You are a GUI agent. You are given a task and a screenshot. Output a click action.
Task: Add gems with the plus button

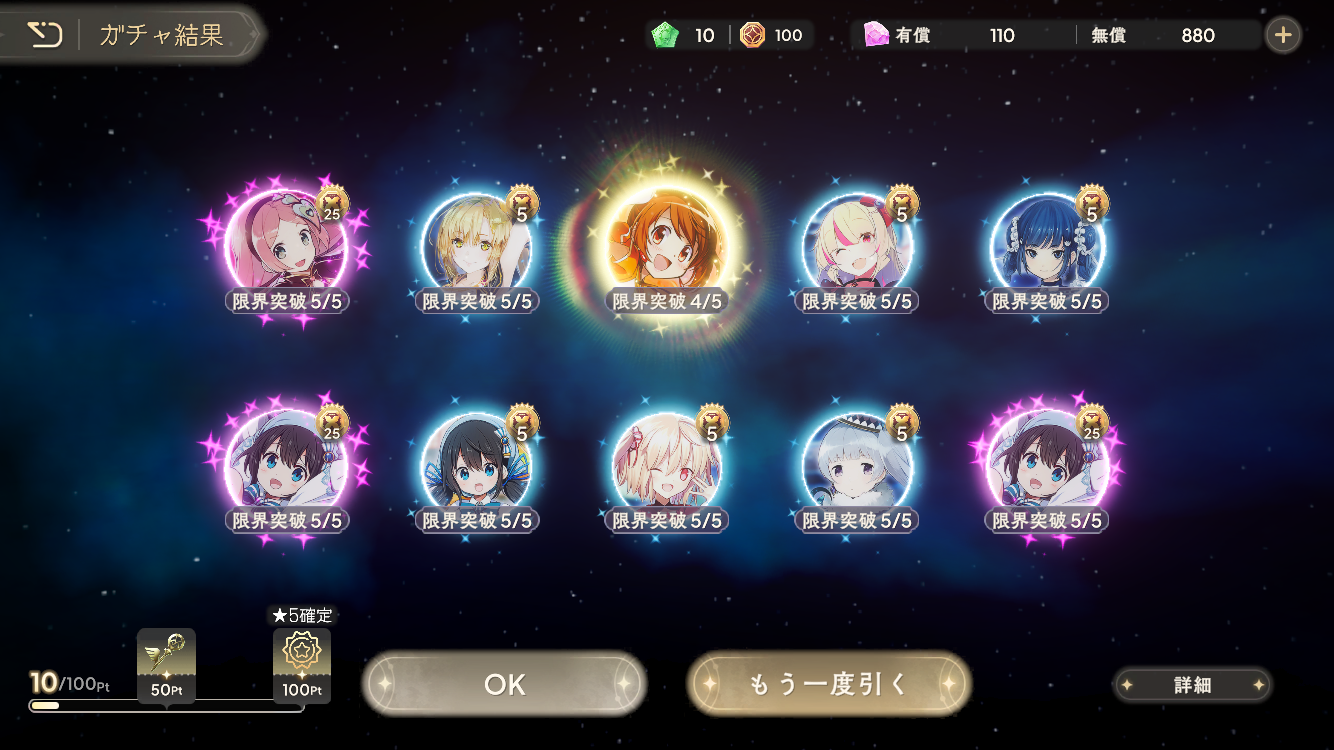pyautogui.click(x=1283, y=36)
